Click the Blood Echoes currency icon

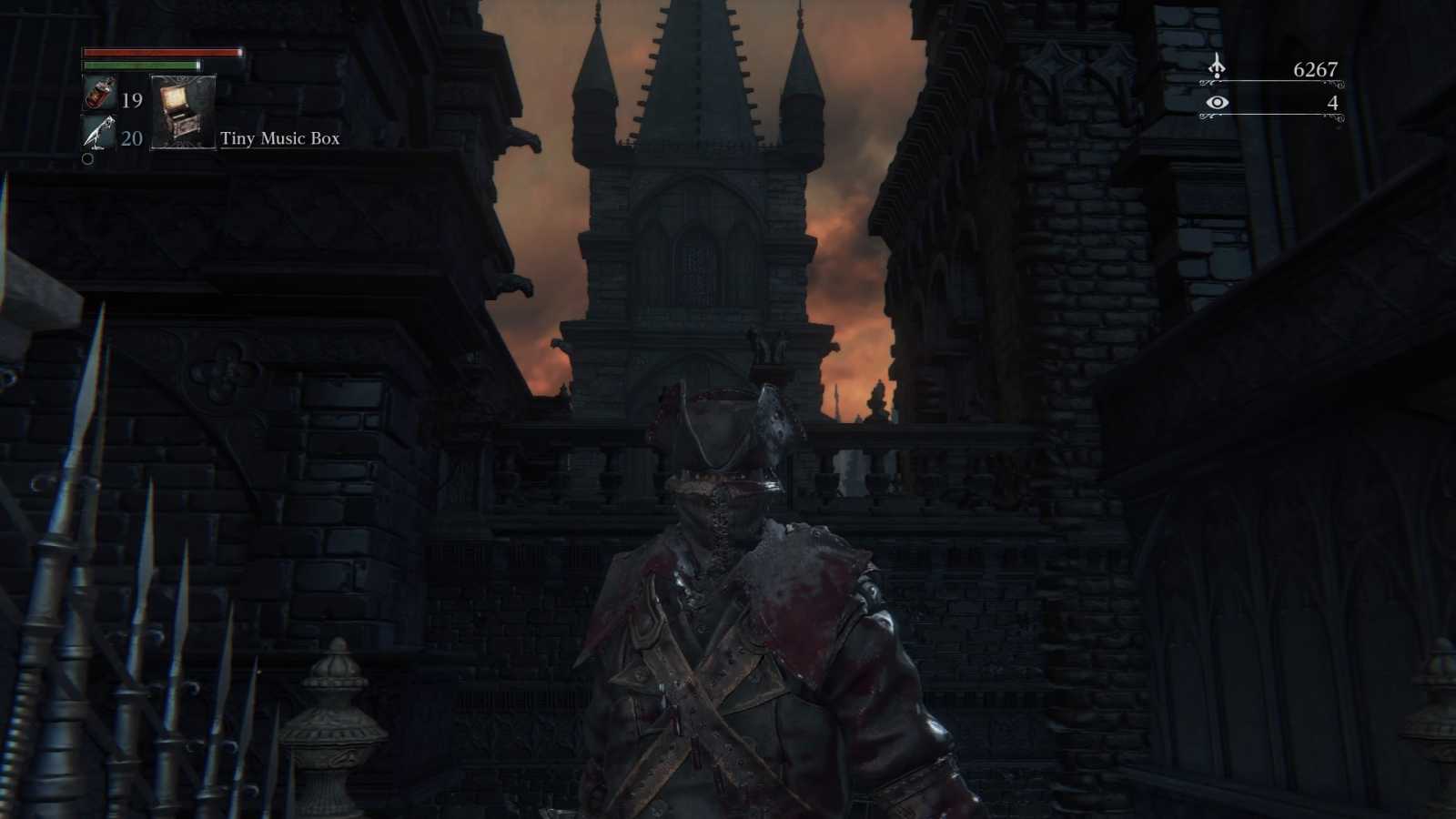[1218, 66]
